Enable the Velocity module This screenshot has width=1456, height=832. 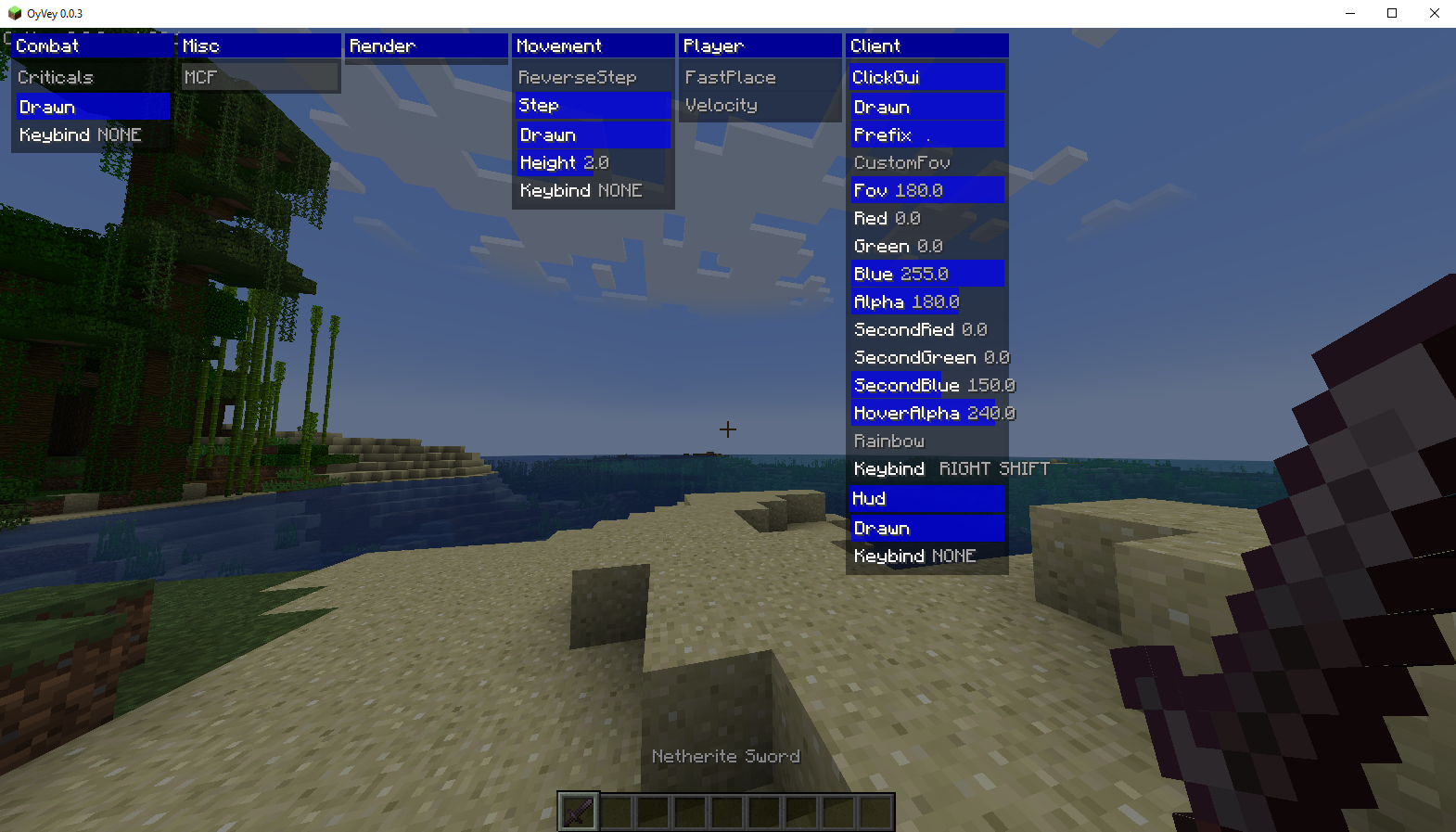722,106
